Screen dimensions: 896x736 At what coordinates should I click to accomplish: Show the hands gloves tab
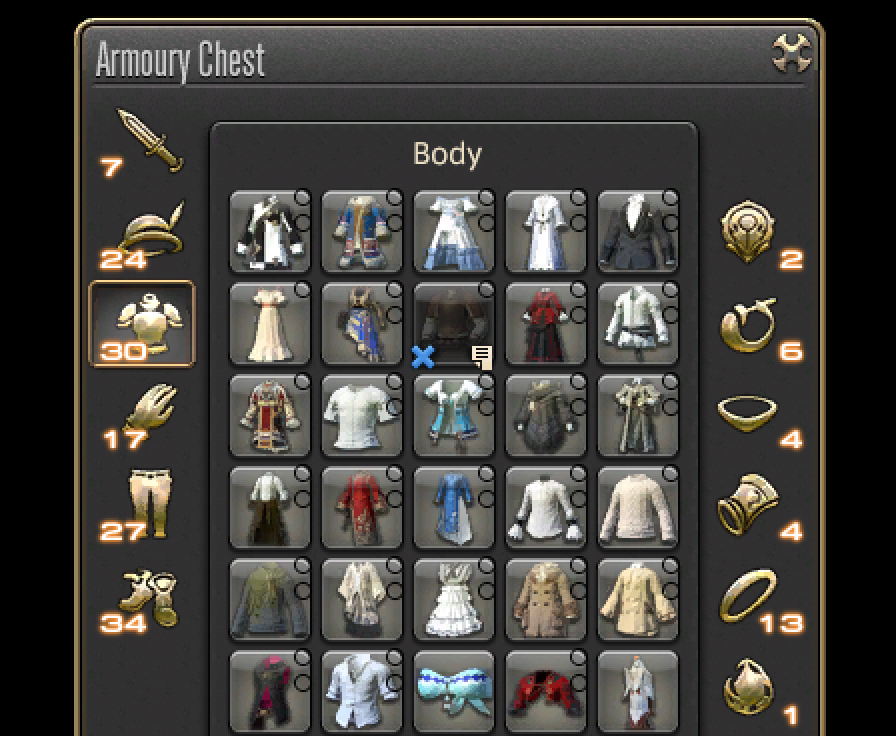click(149, 412)
